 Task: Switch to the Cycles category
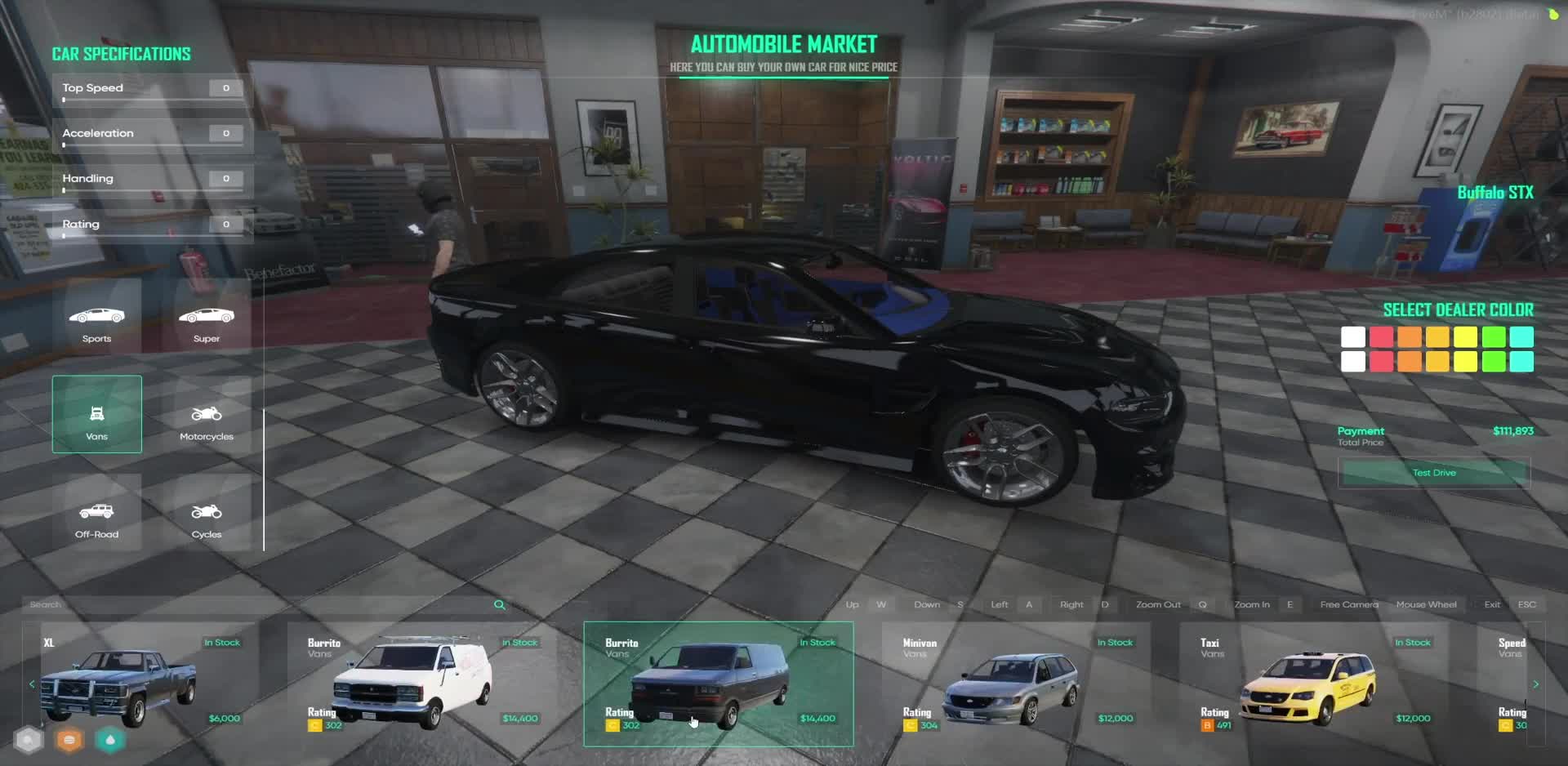[x=207, y=514]
